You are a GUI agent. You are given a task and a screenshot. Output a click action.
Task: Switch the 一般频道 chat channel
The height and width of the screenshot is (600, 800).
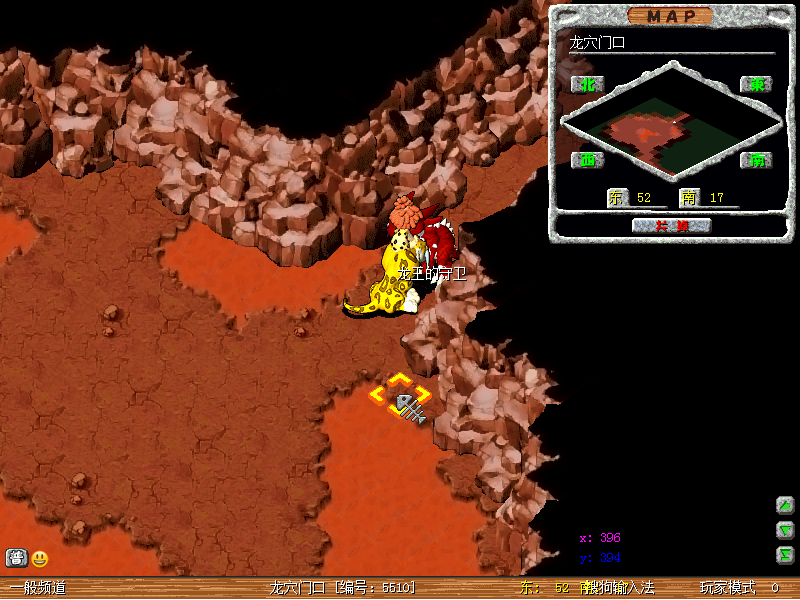point(38,588)
